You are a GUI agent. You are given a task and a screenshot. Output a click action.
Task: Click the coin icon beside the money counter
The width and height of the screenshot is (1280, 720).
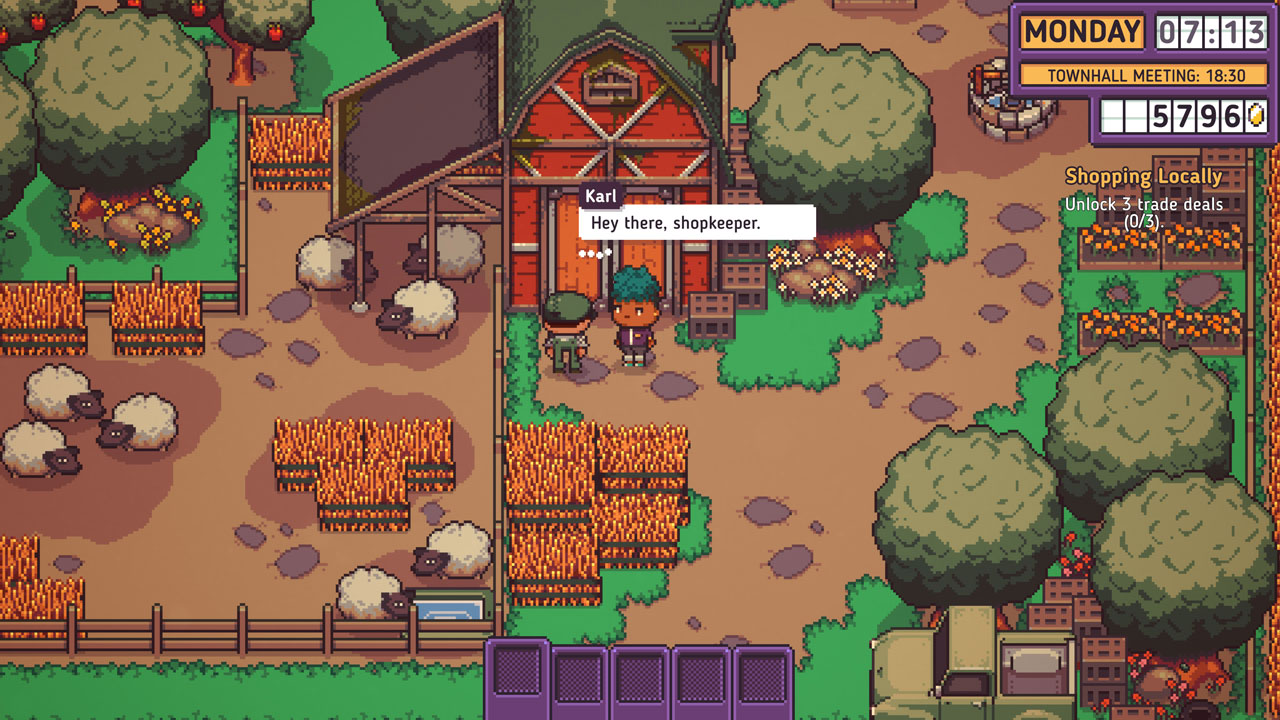[x=1254, y=113]
